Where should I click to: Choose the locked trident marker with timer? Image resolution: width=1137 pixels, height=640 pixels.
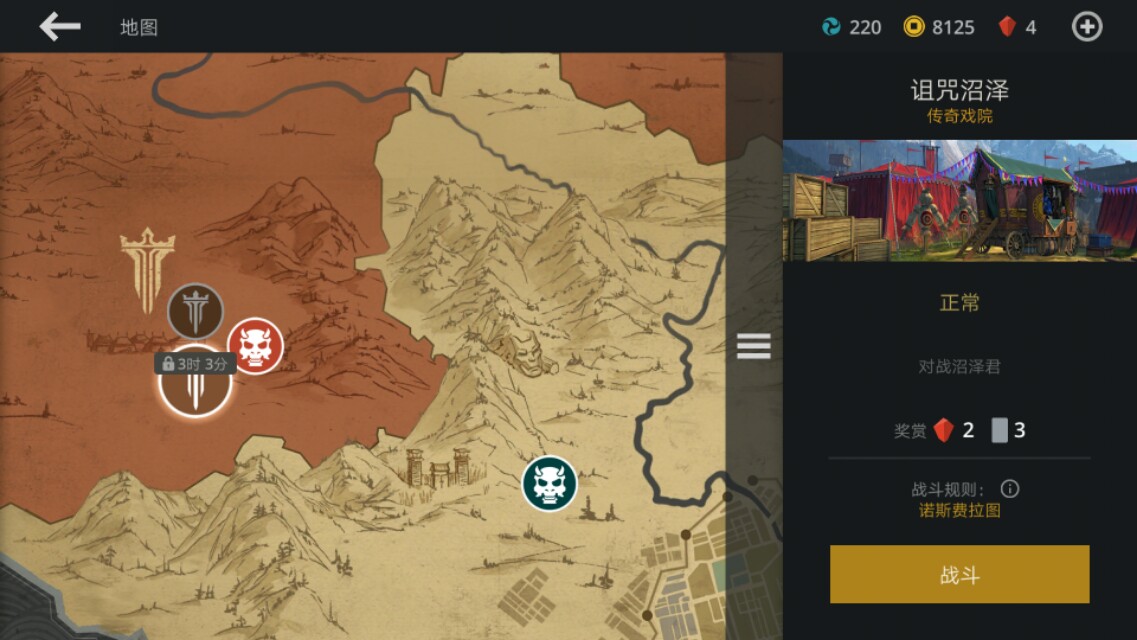195,385
